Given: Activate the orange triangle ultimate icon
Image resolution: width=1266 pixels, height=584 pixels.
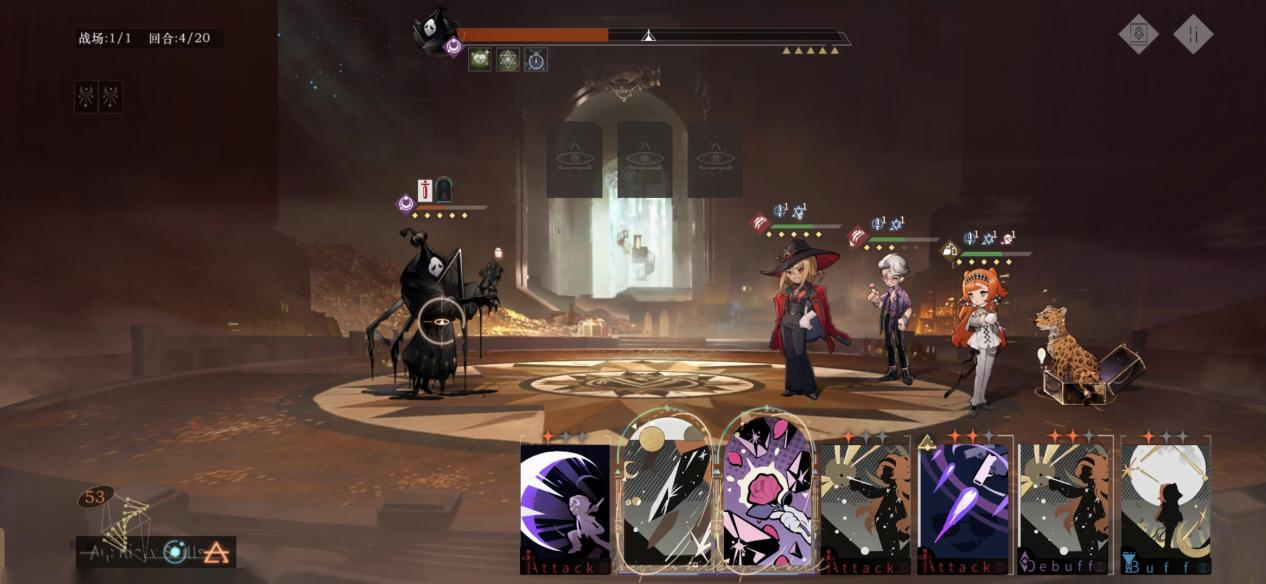Looking at the screenshot, I should coord(216,552).
